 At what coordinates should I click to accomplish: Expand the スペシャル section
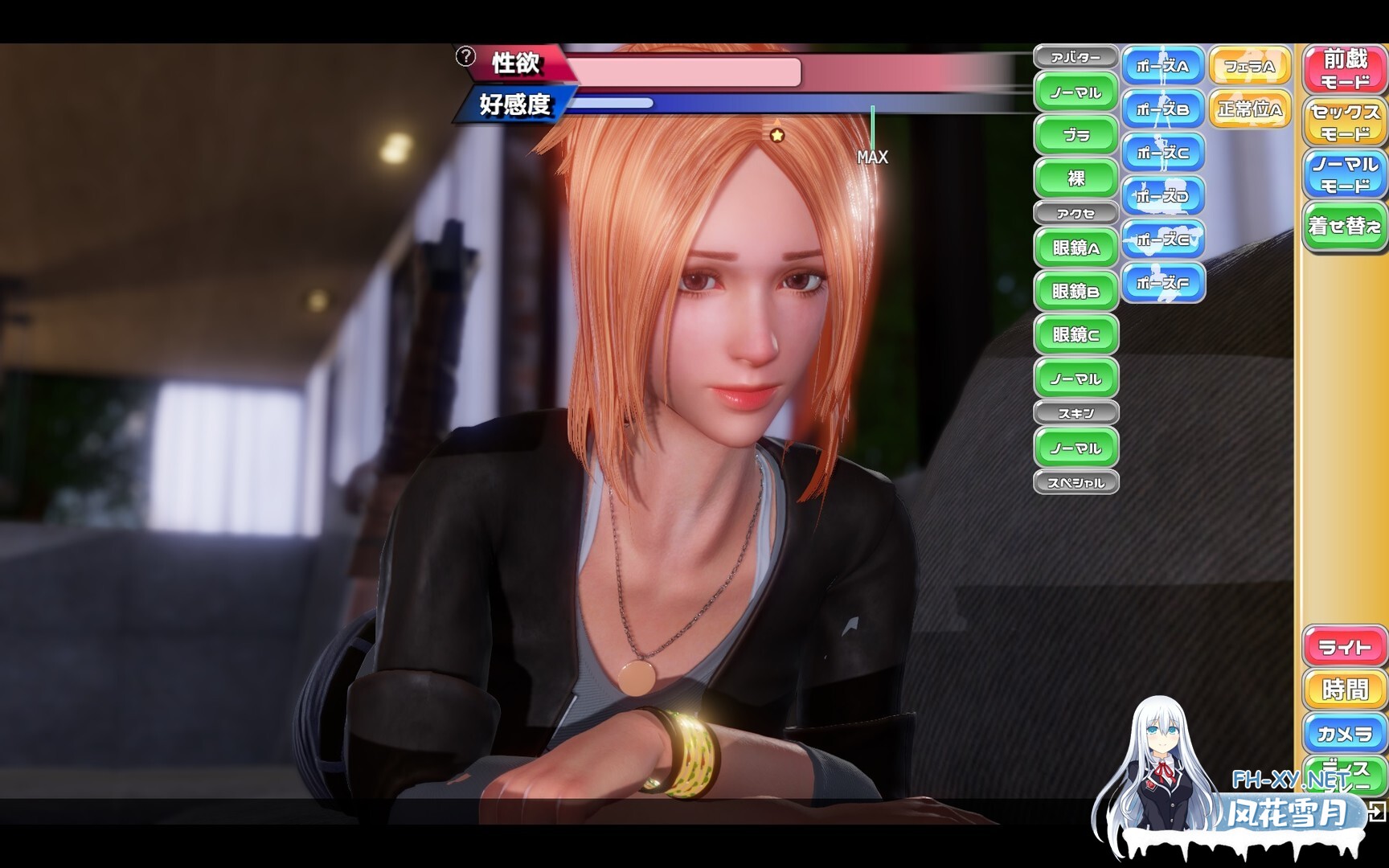click(1077, 481)
